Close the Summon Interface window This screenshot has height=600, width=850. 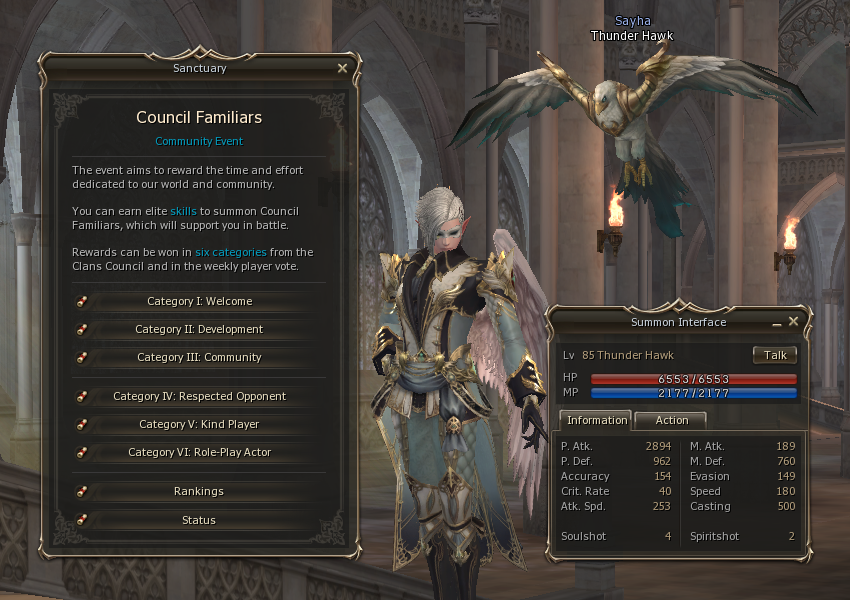tap(793, 322)
